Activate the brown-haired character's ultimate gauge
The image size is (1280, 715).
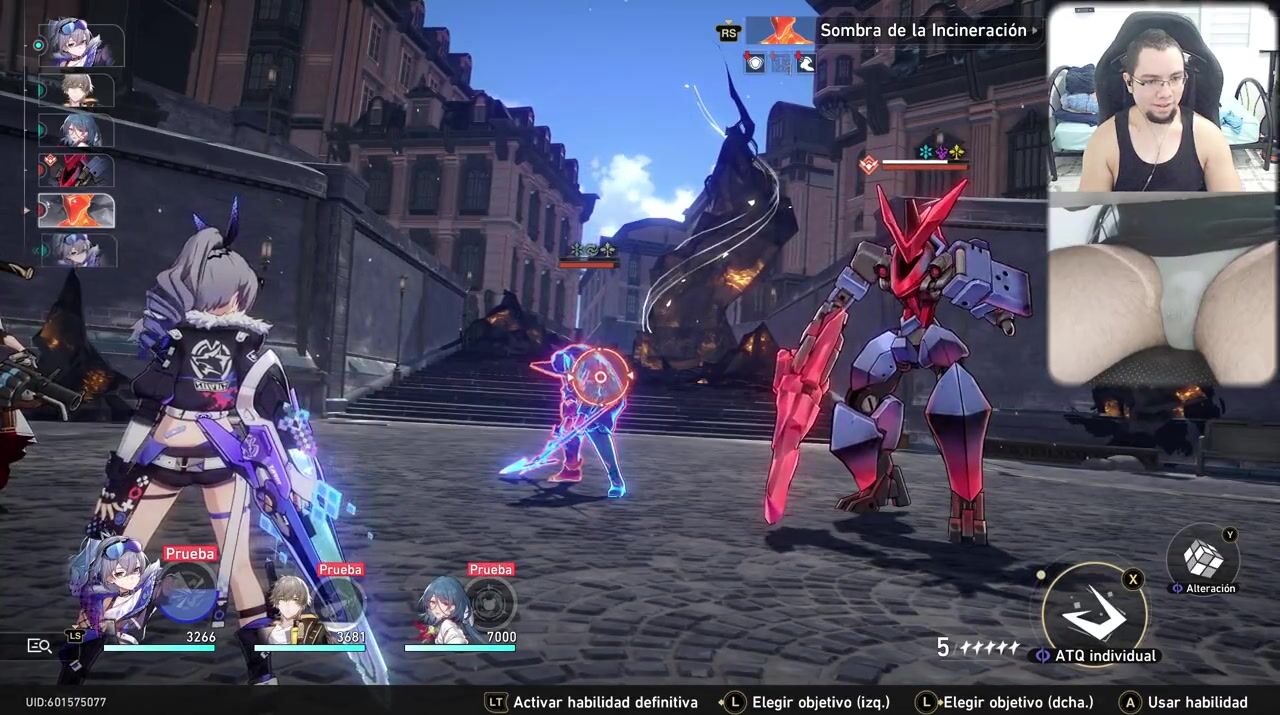click(340, 602)
